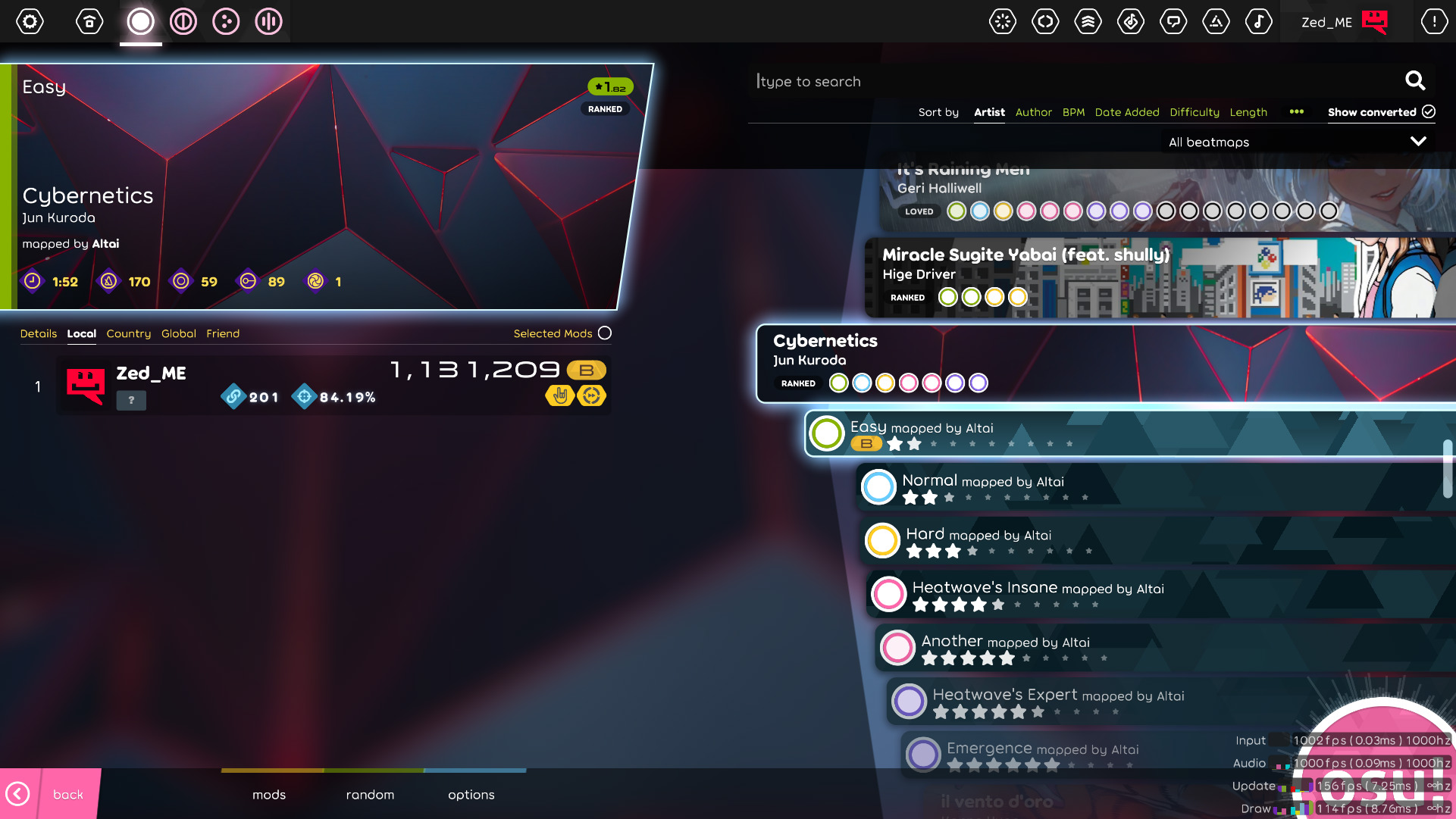Select the osu!taiko game mode
Image resolution: width=1456 pixels, height=819 pixels.
pyautogui.click(x=183, y=21)
